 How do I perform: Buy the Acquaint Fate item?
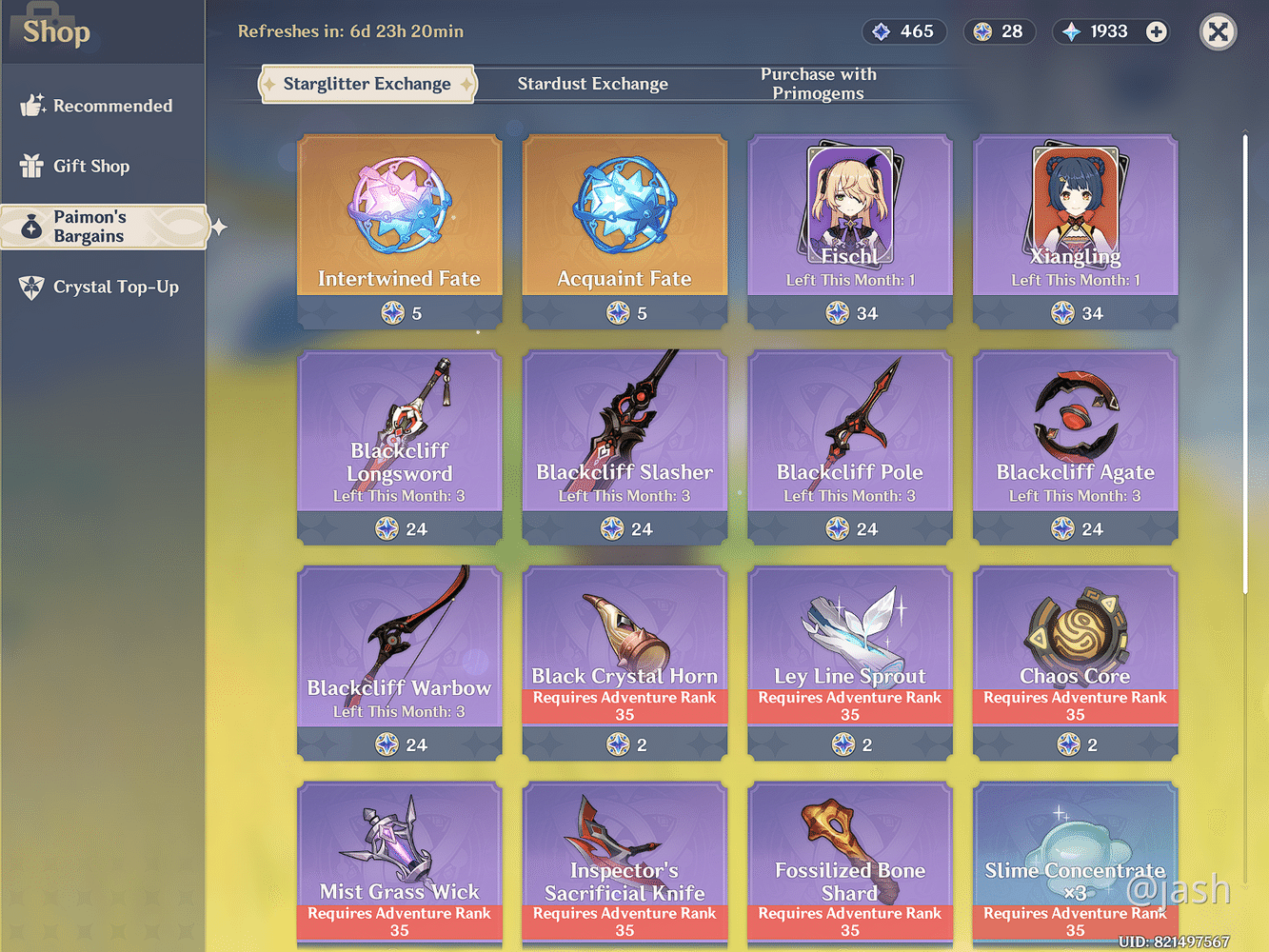point(625,228)
